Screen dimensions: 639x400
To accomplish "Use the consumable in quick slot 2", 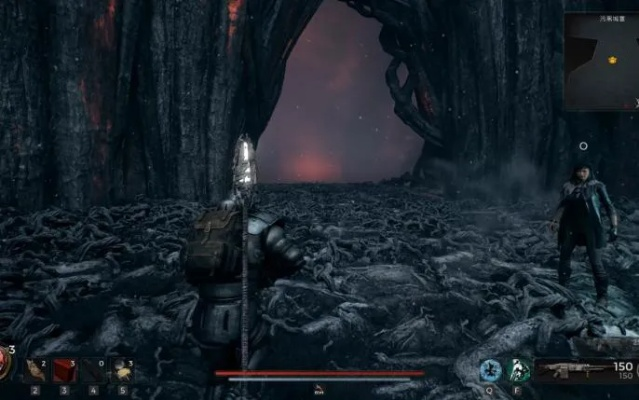I will tap(35, 371).
